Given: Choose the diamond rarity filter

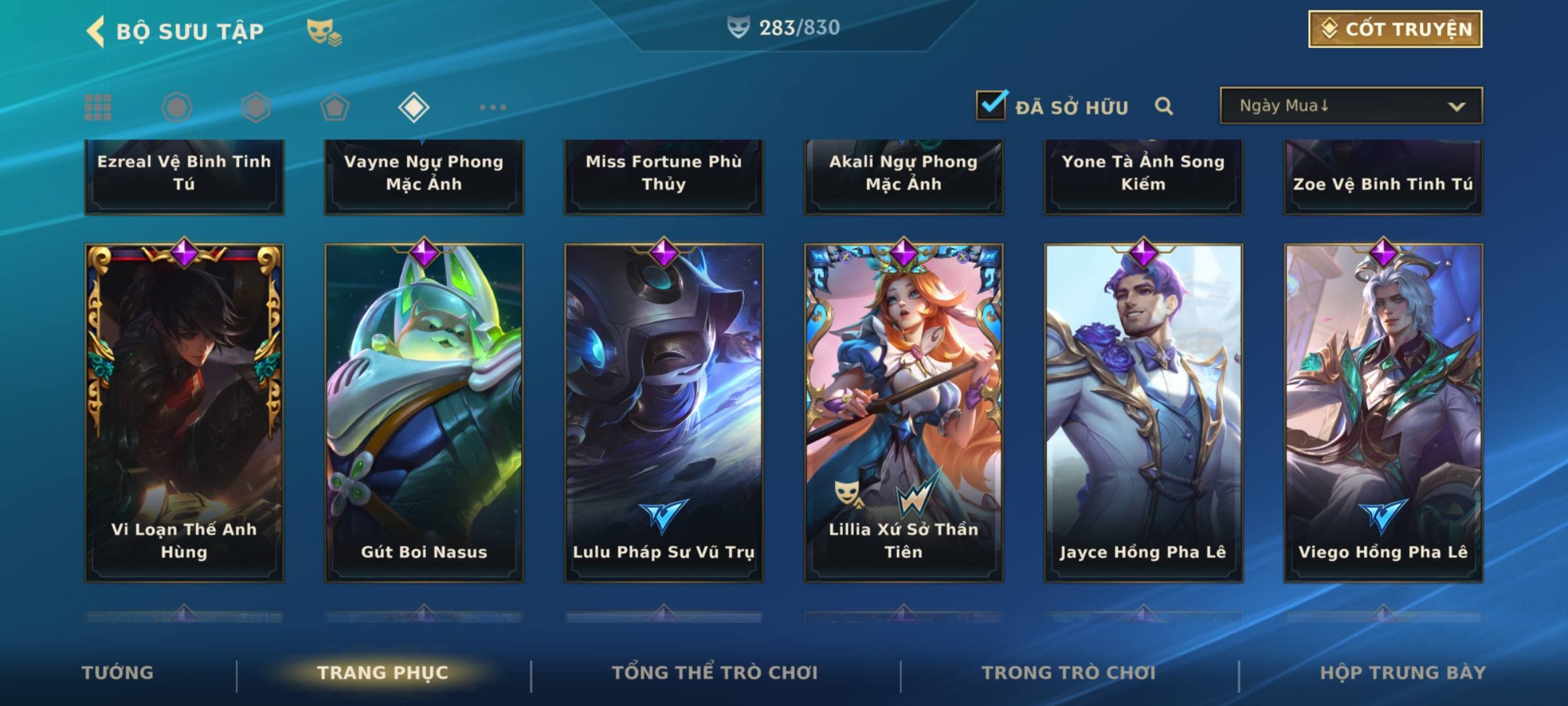Looking at the screenshot, I should (x=414, y=107).
